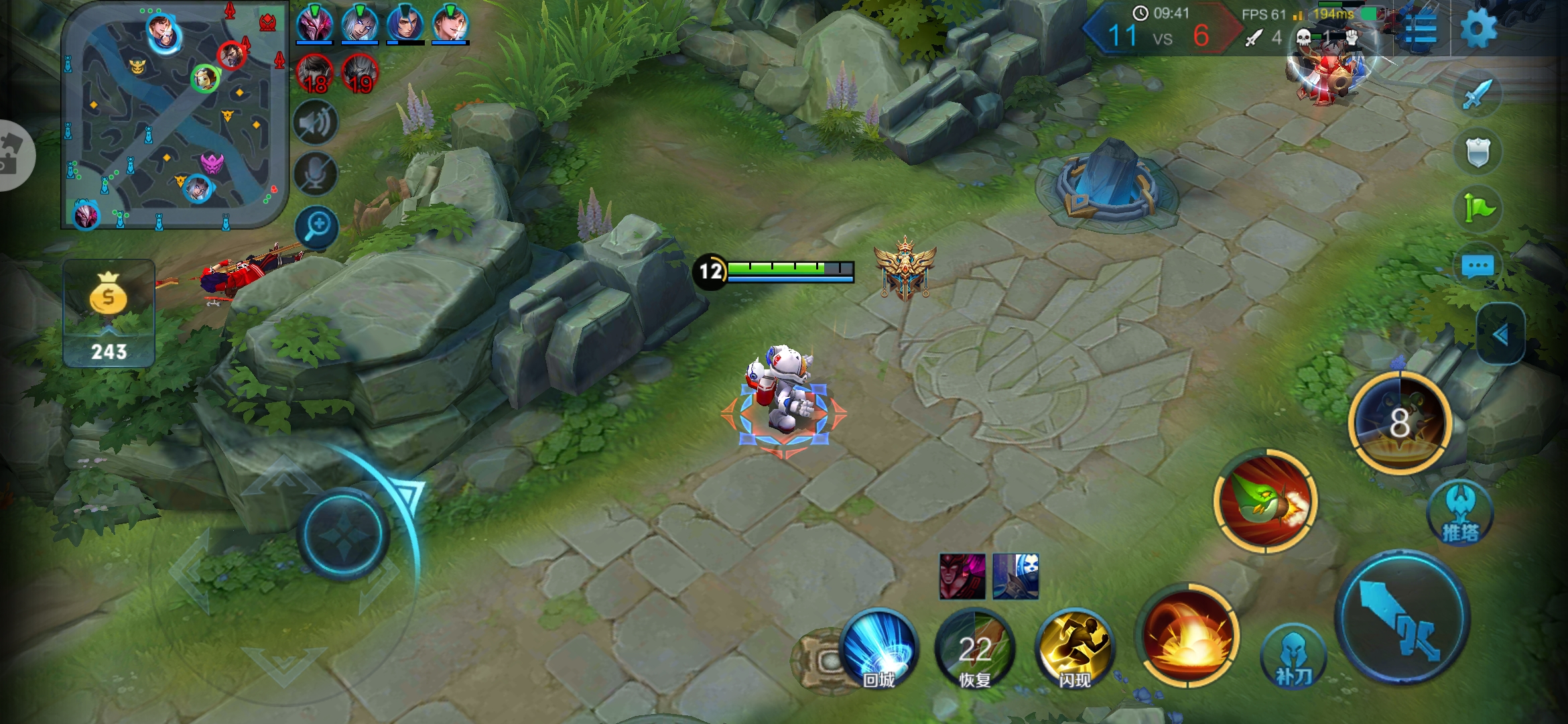
Task: Open the gold shop showing 243
Action: tap(109, 314)
